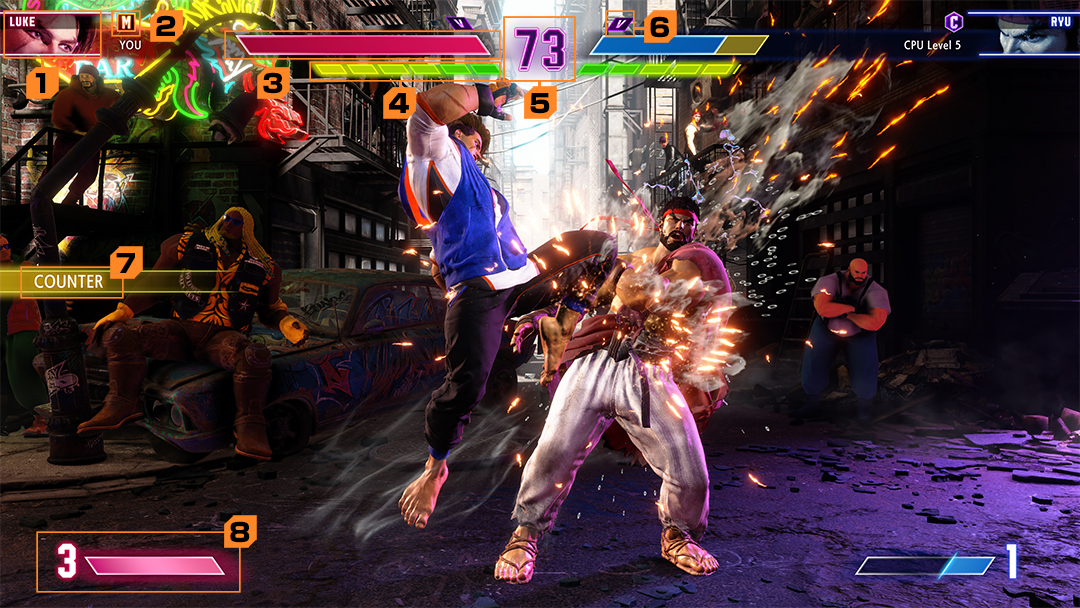The height and width of the screenshot is (608, 1080).
Task: Select the orange M control type icon
Action: coord(127,22)
